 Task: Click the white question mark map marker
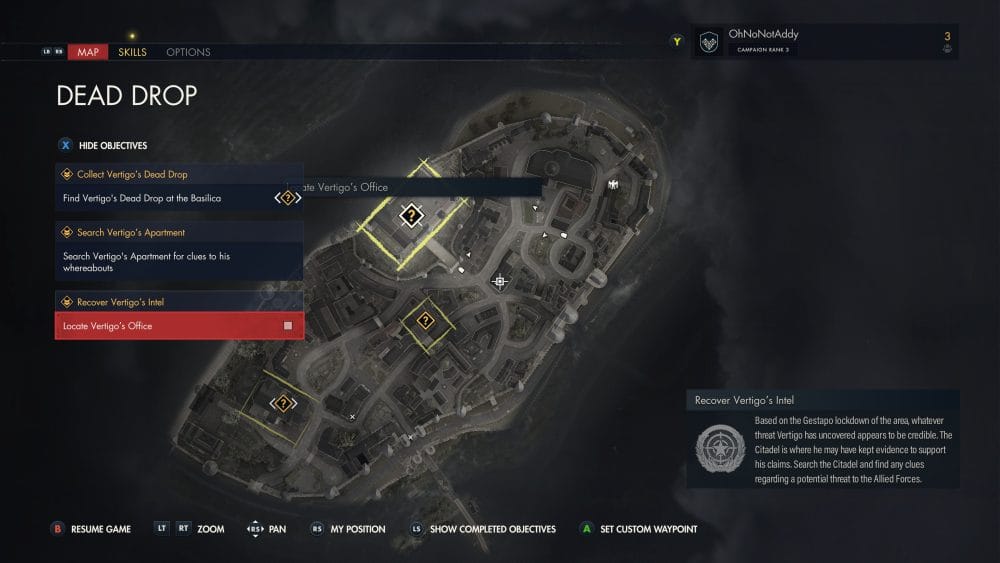point(411,215)
